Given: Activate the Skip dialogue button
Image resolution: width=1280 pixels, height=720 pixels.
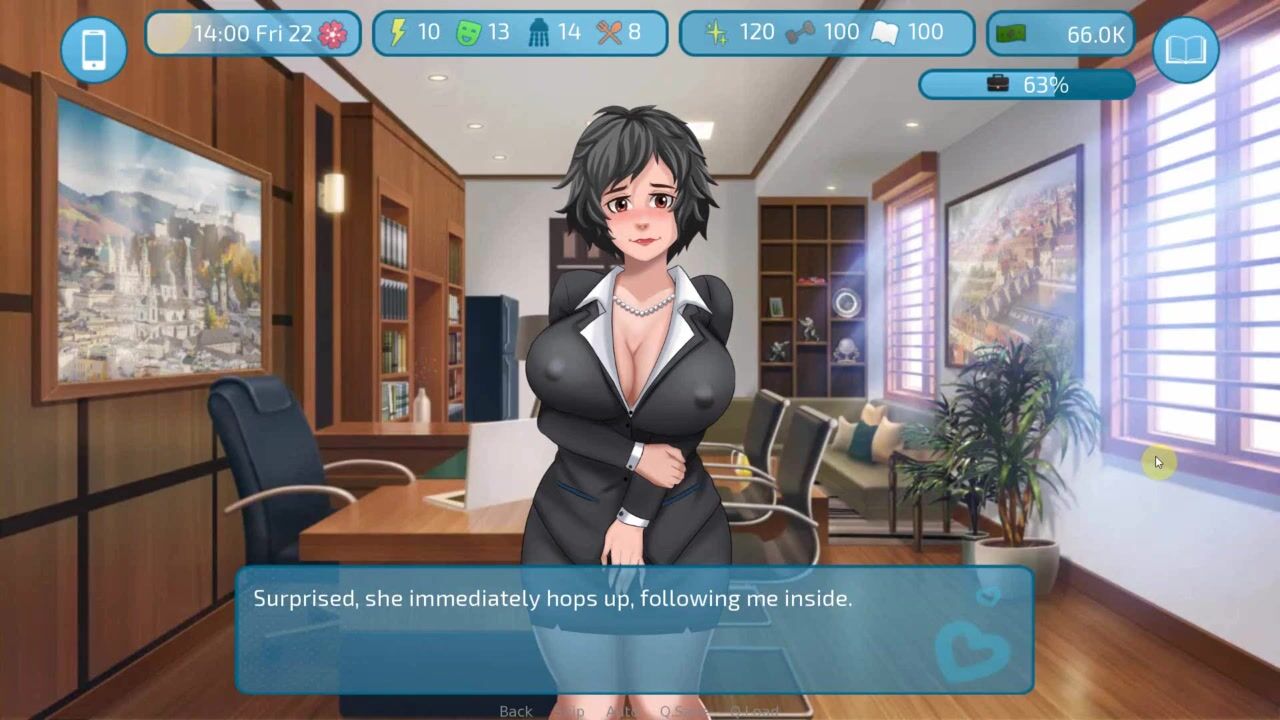Looking at the screenshot, I should coord(570,711).
